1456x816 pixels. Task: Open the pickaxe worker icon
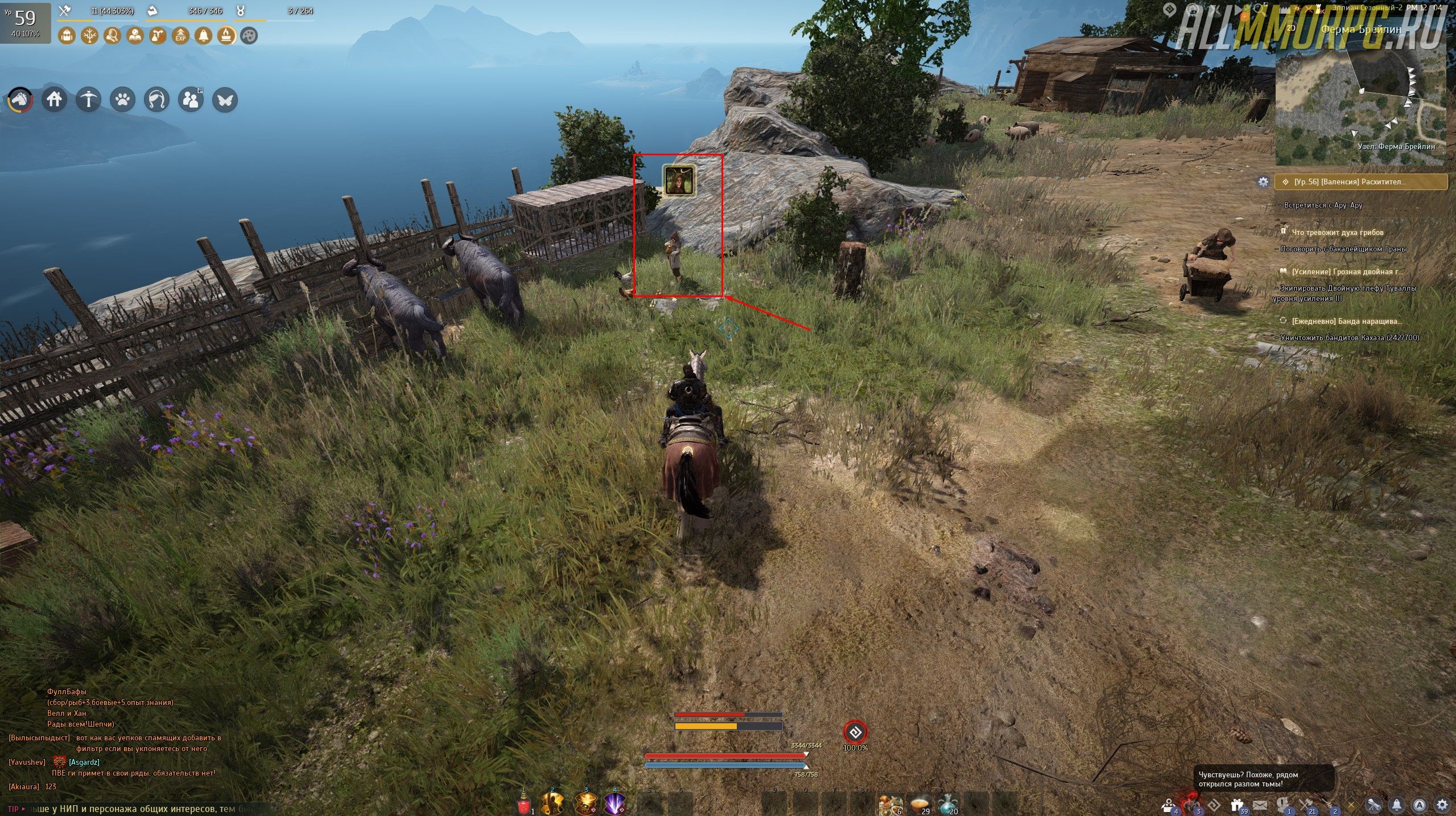coord(88,100)
